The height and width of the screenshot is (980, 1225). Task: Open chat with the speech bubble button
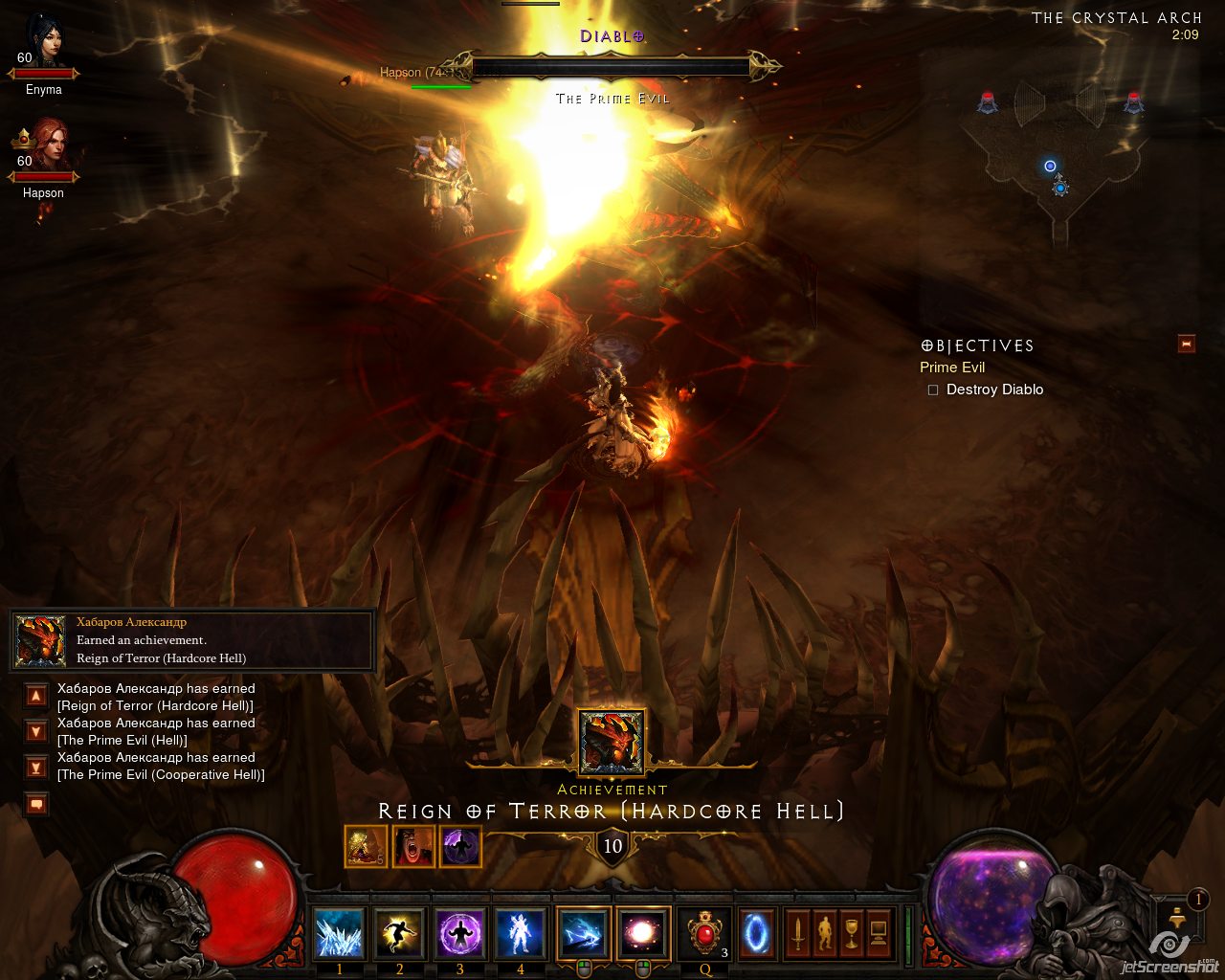point(36,804)
